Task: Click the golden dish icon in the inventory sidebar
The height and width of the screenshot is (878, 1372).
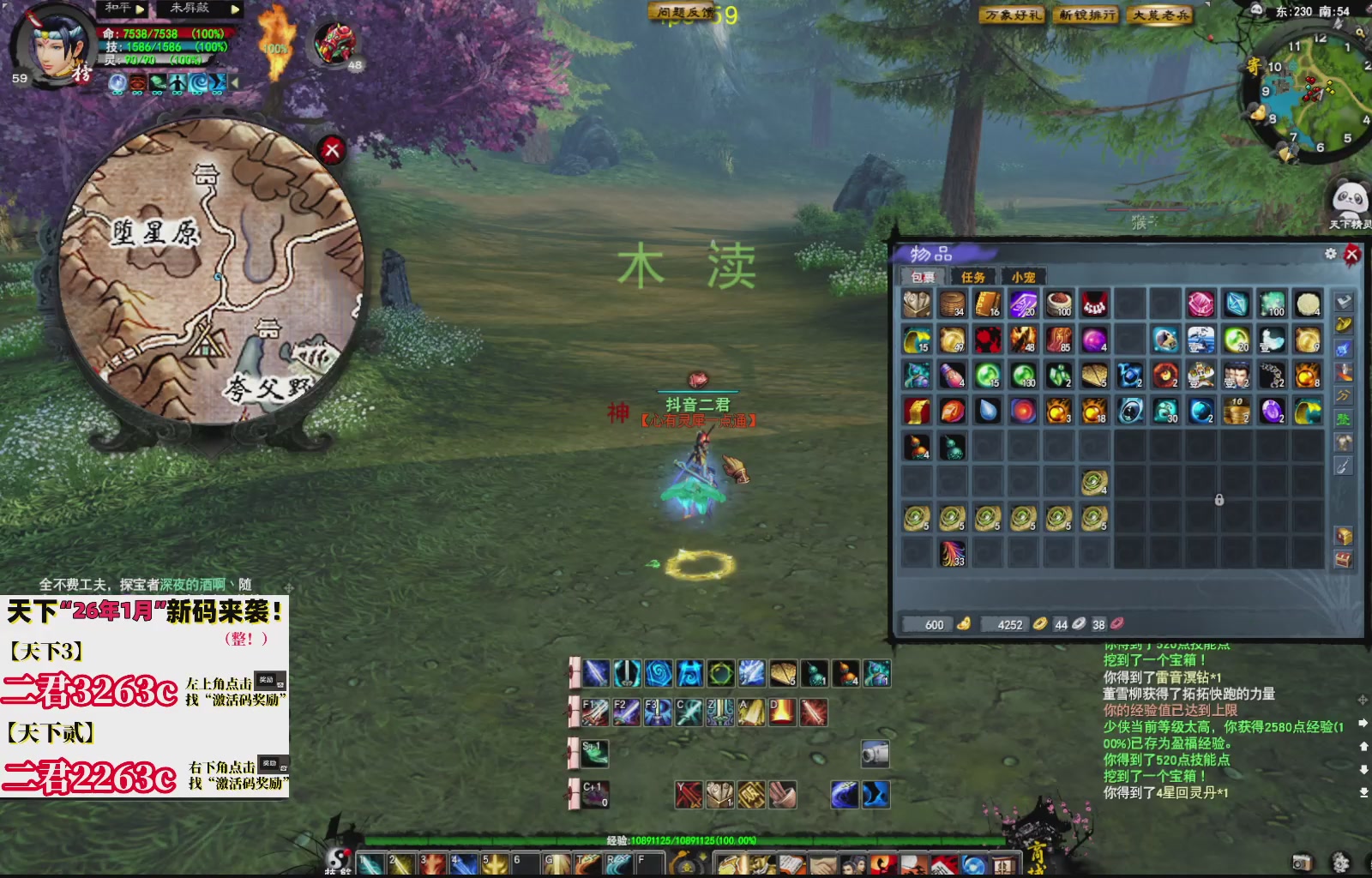Action: click(1344, 326)
